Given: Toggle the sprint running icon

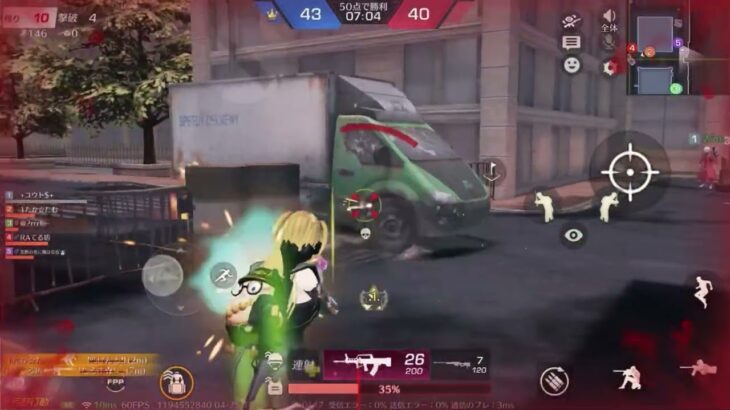Looking at the screenshot, I should pos(223,274).
